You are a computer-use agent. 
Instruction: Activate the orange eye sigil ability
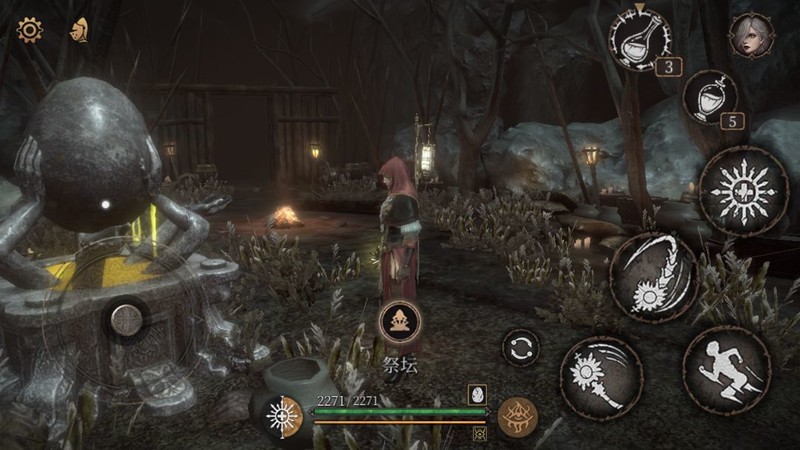[518, 416]
